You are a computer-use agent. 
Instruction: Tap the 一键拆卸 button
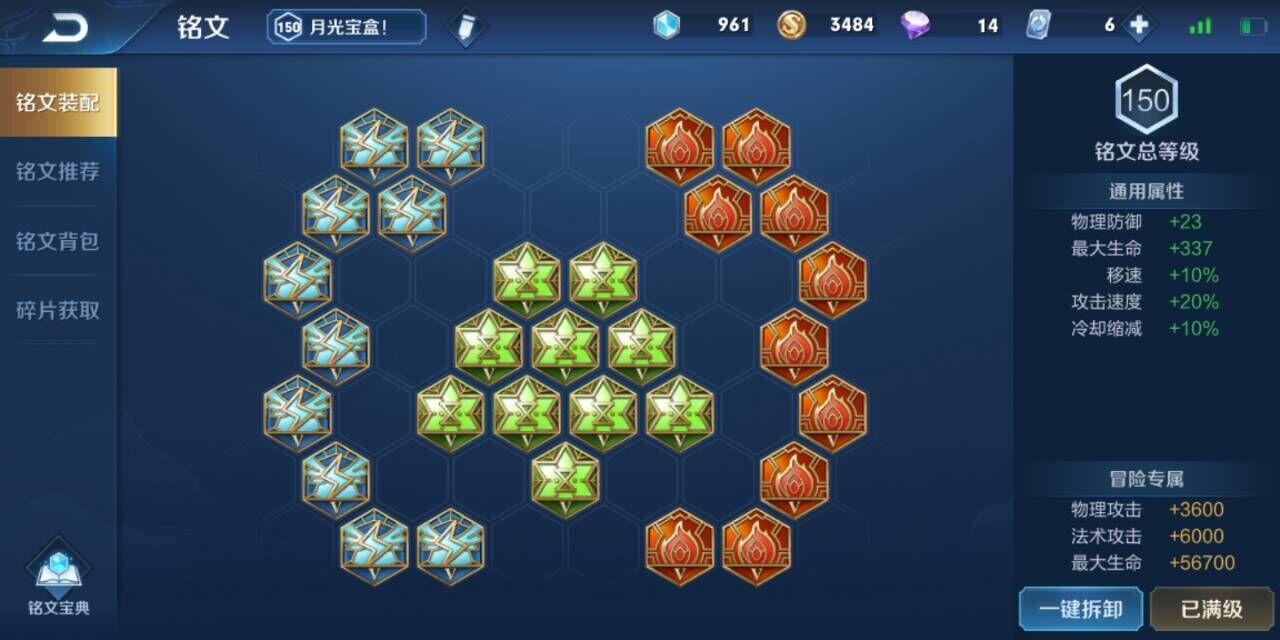pyautogui.click(x=1080, y=608)
